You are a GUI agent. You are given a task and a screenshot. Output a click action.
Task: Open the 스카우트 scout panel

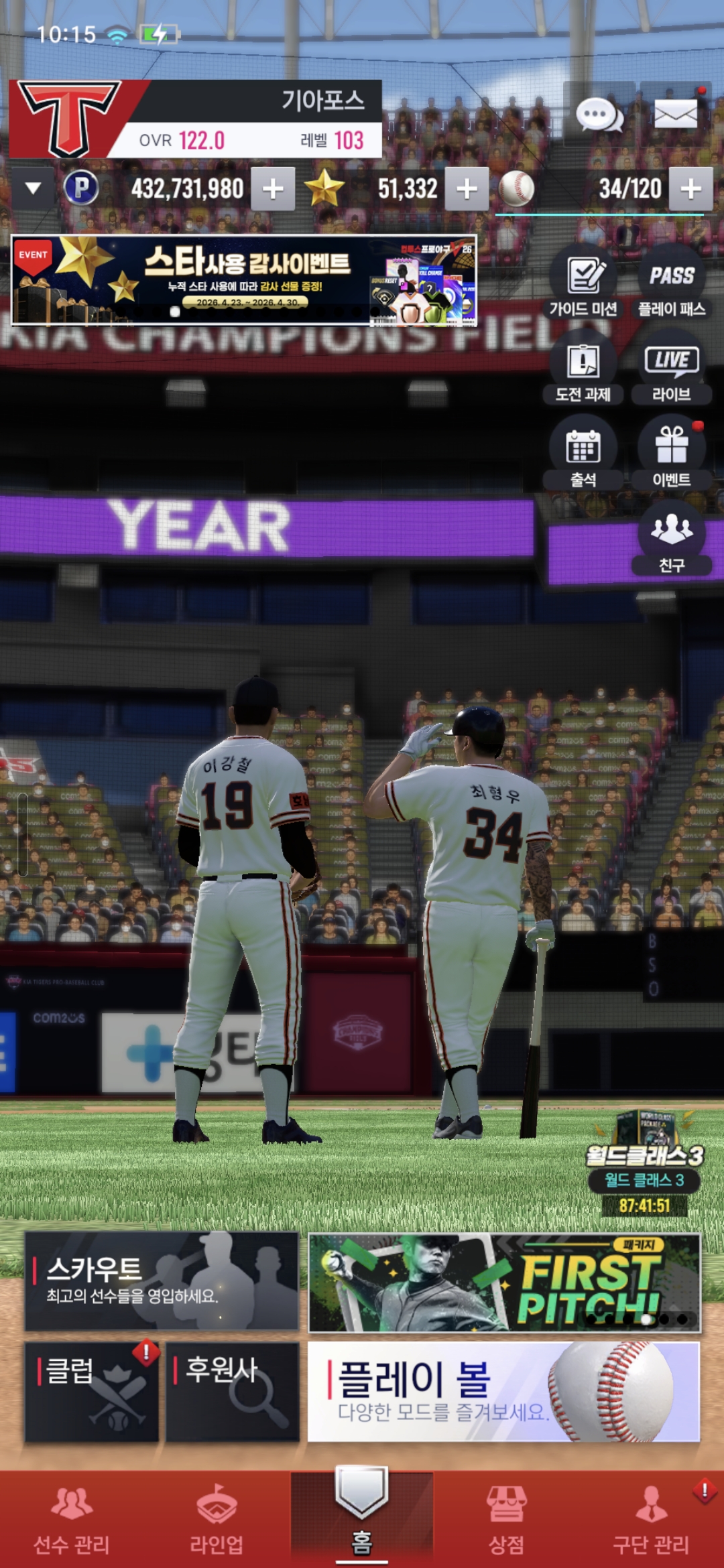(x=162, y=1281)
